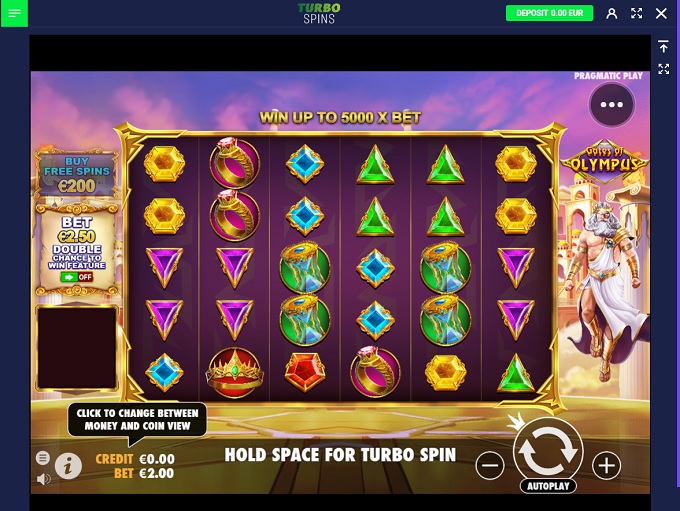Viewport: 680px width, 511px height.
Task: Switch credit display between money and coins
Action: pos(135,459)
